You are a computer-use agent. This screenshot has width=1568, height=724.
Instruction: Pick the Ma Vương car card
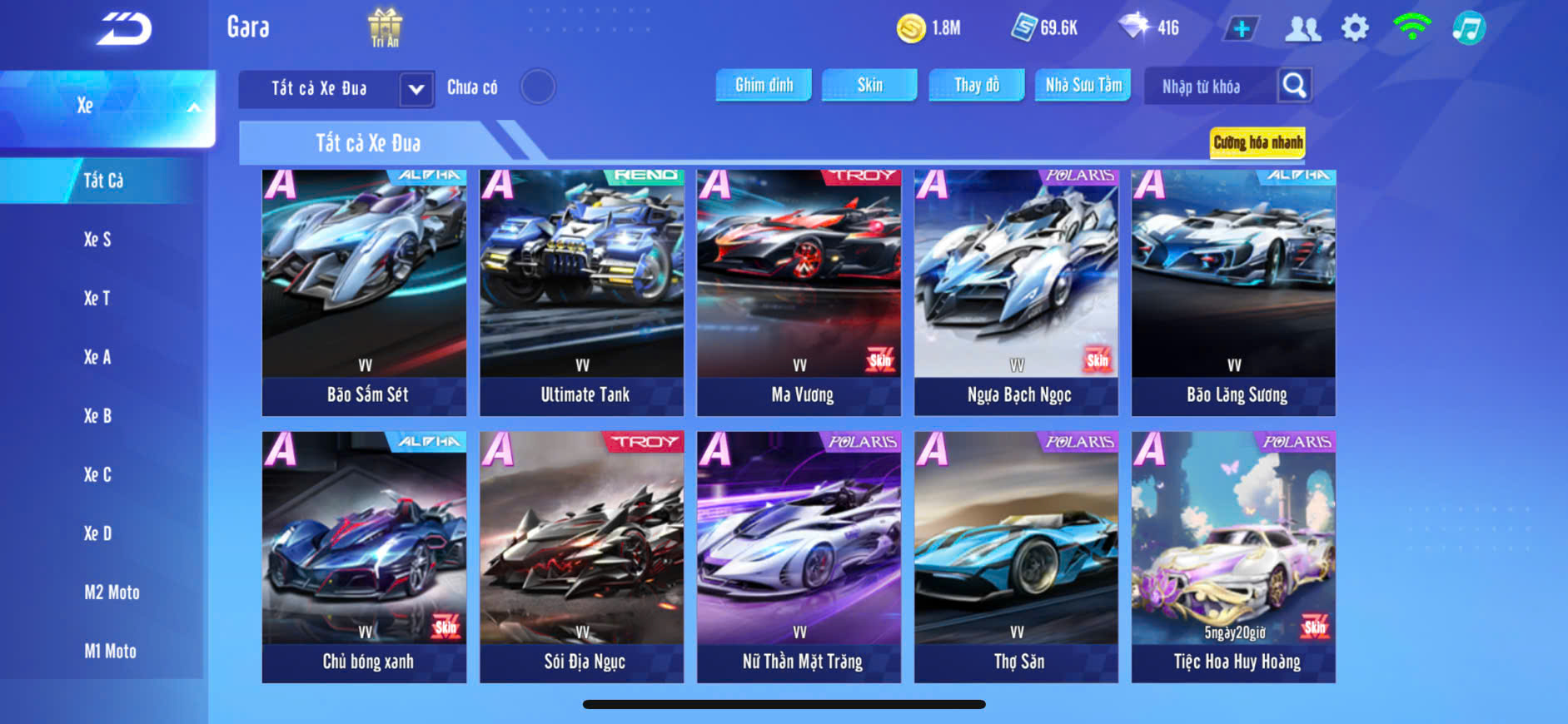799,292
